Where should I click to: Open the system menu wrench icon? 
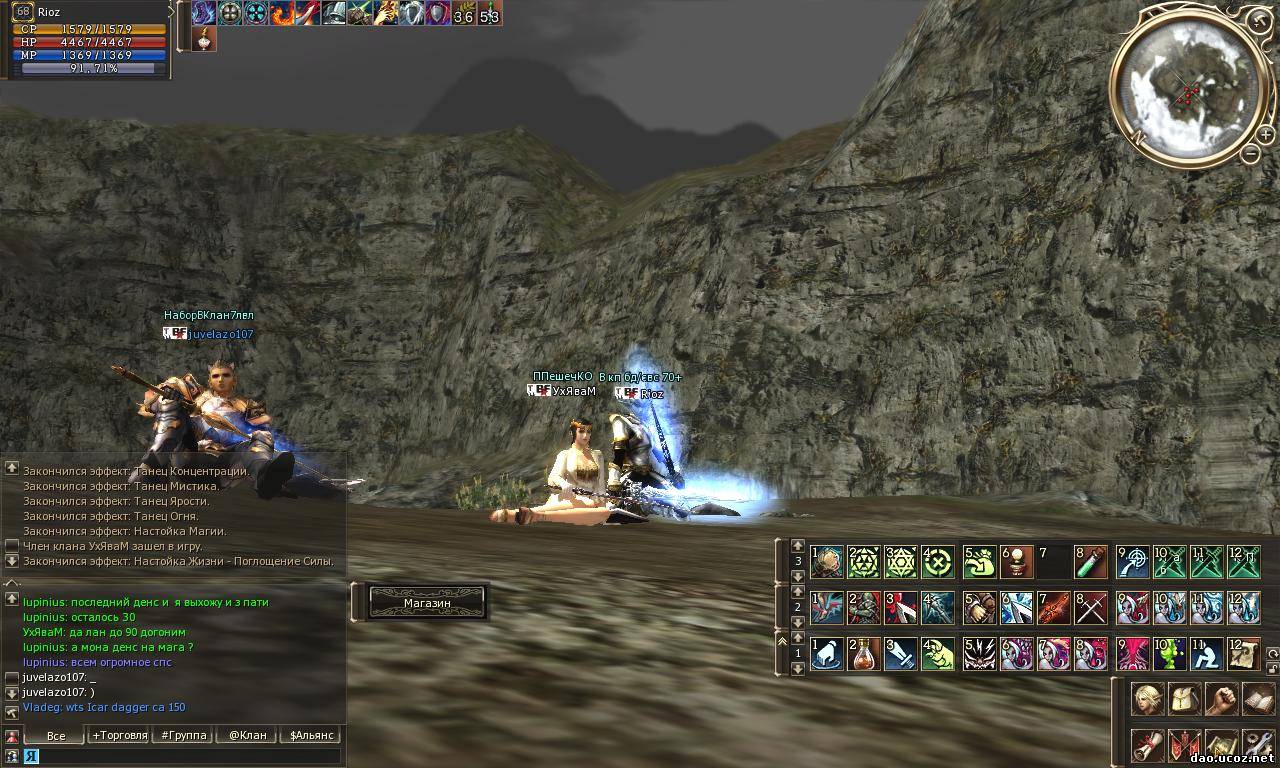point(1257,744)
